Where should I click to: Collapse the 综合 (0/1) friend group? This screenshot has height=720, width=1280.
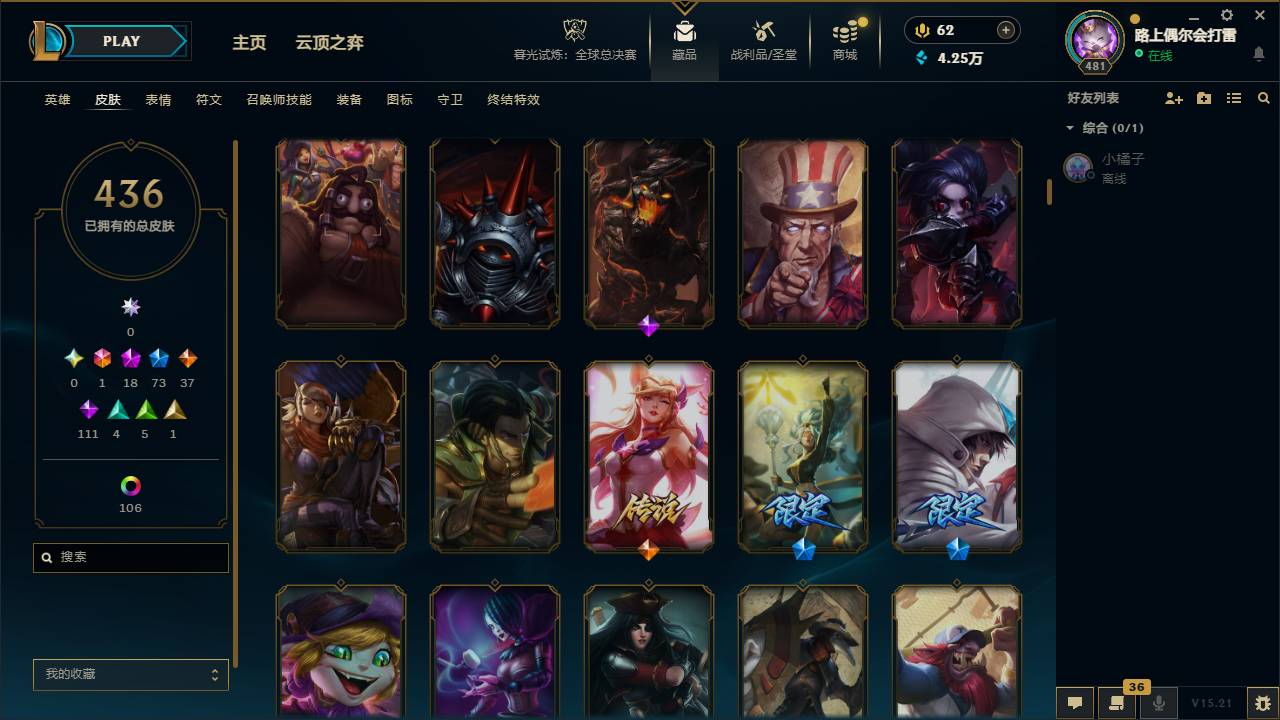point(1070,128)
